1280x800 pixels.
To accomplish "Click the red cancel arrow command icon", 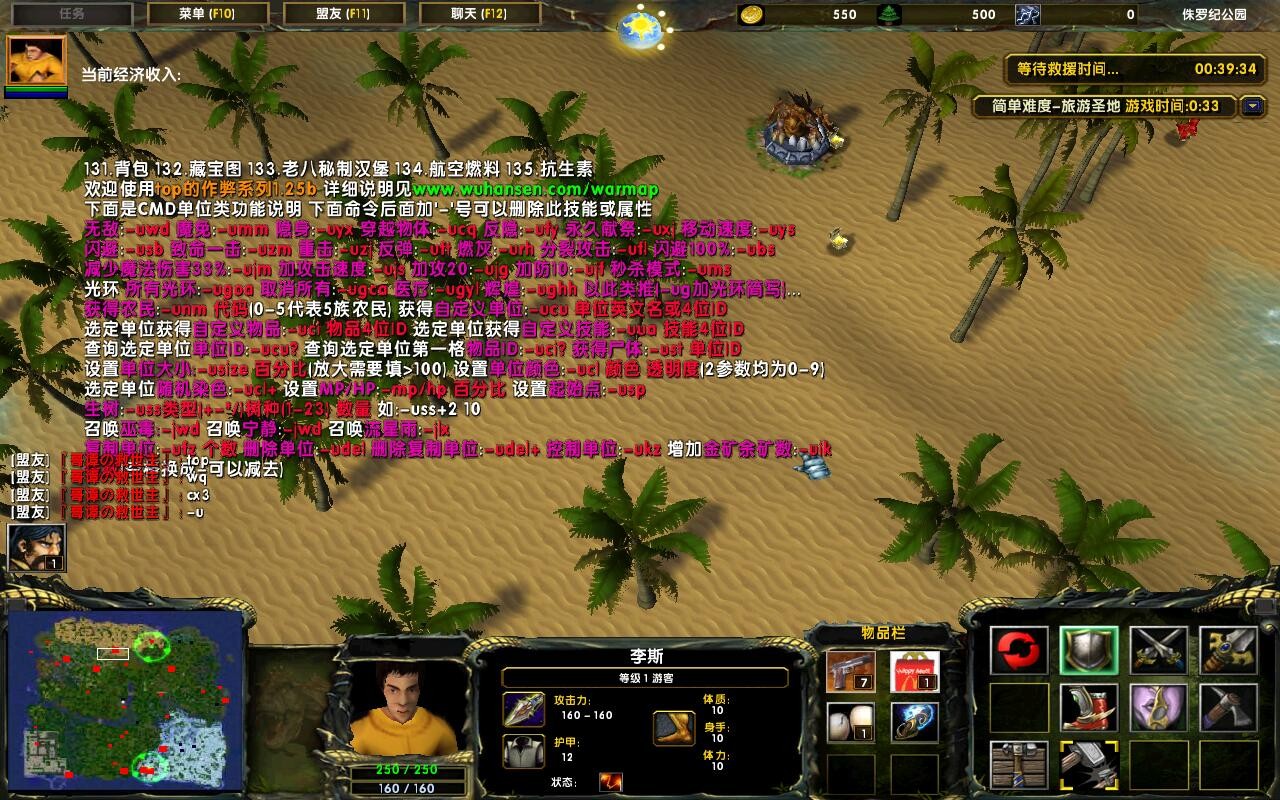I will [x=1019, y=648].
